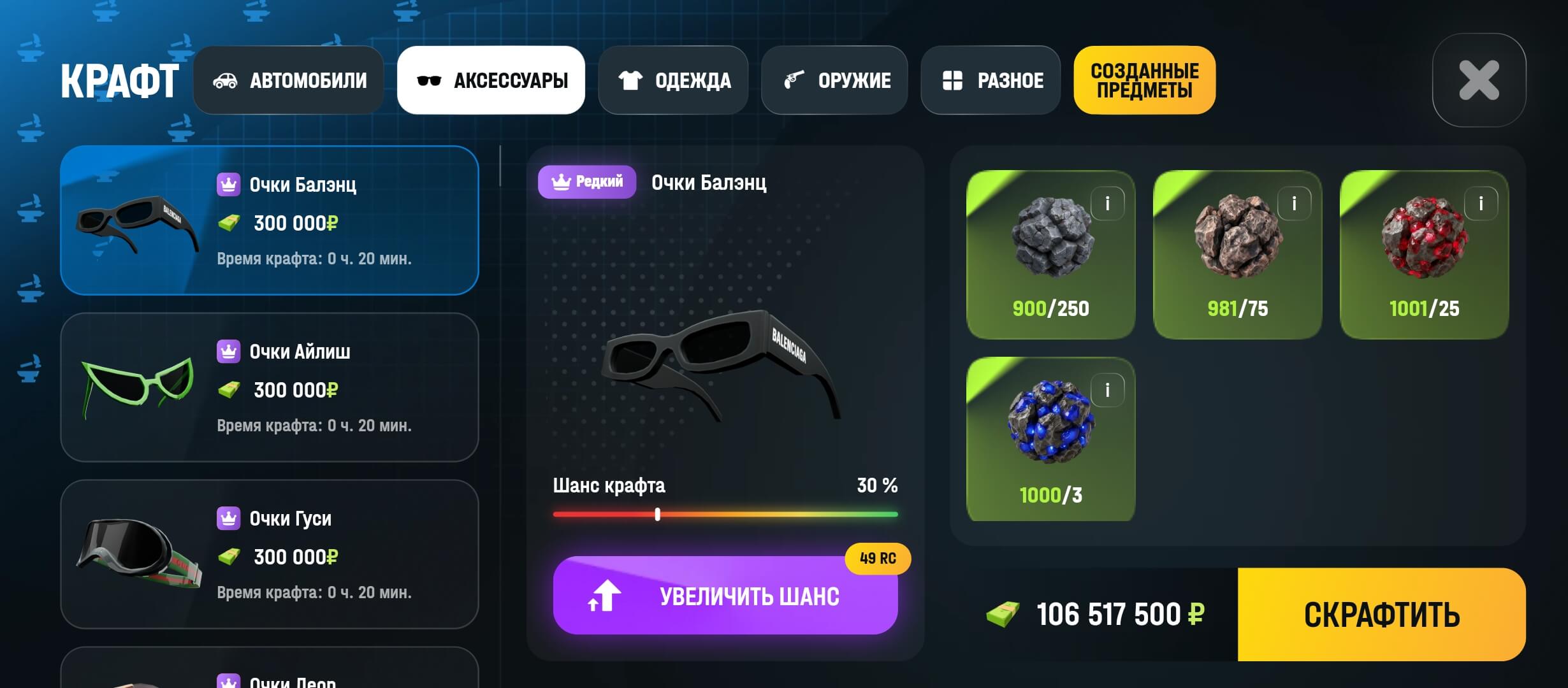Viewport: 1568px width, 688px height.
Task: Select the blue crystal ore slot
Action: tap(1050, 440)
